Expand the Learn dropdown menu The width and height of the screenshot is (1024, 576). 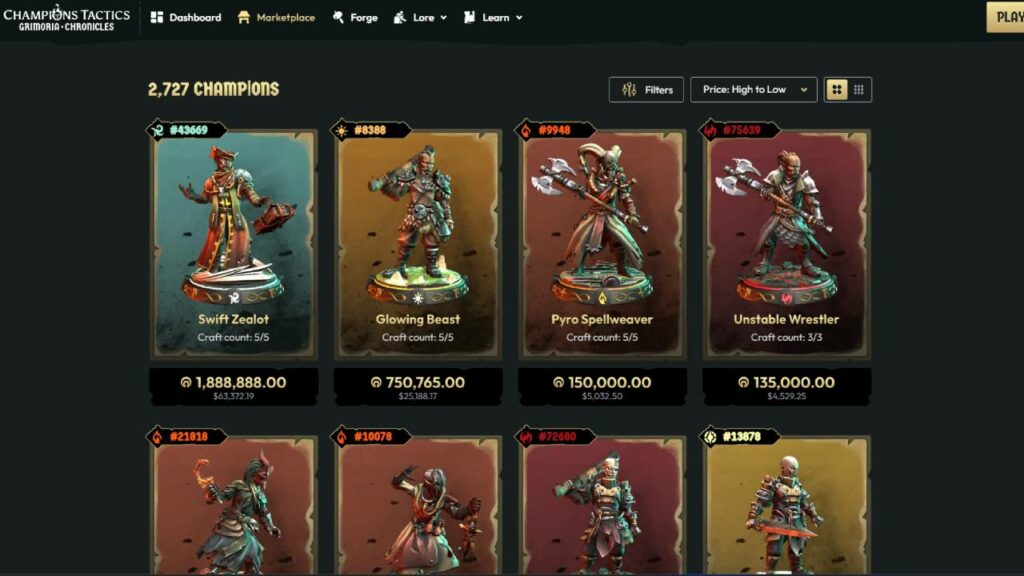click(494, 17)
